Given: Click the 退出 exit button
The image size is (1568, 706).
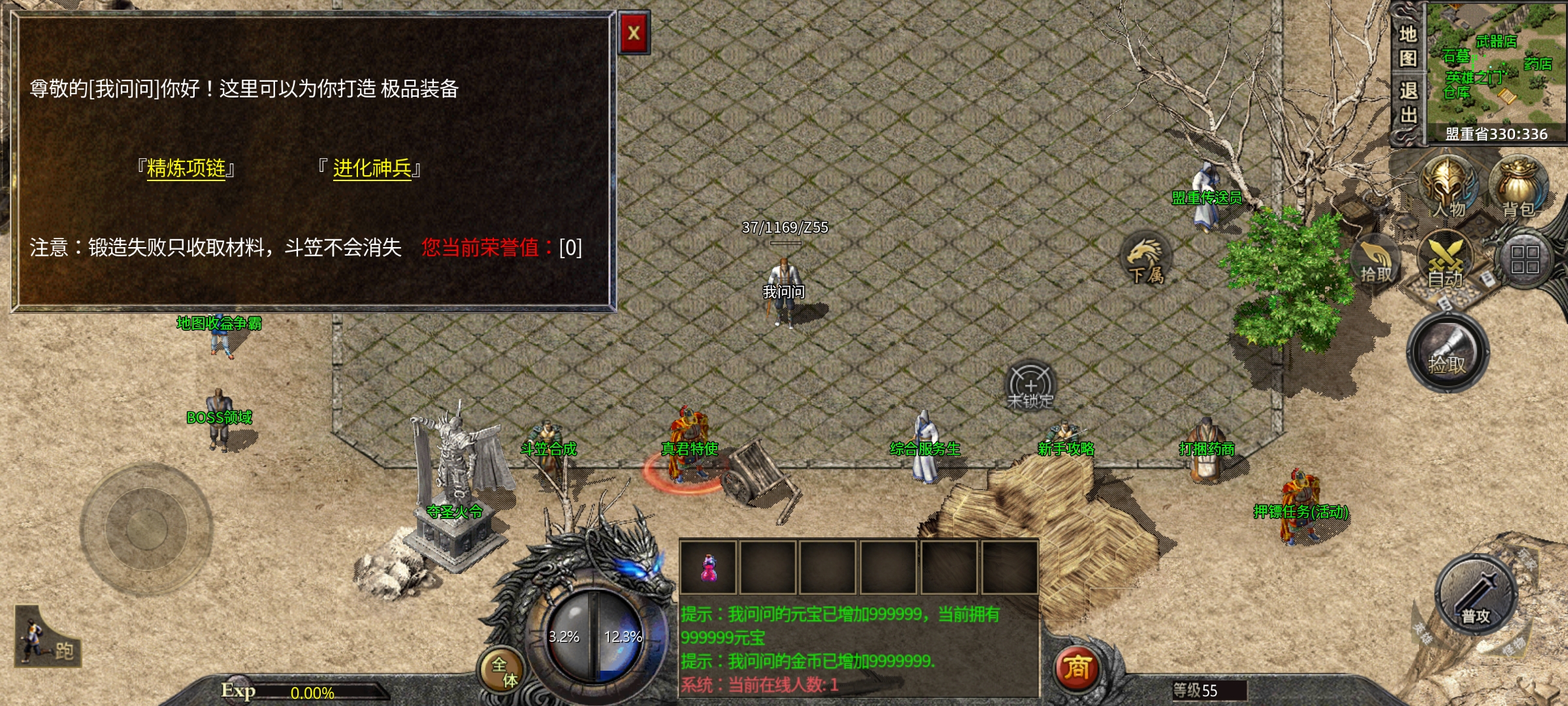Looking at the screenshot, I should point(1408,103).
